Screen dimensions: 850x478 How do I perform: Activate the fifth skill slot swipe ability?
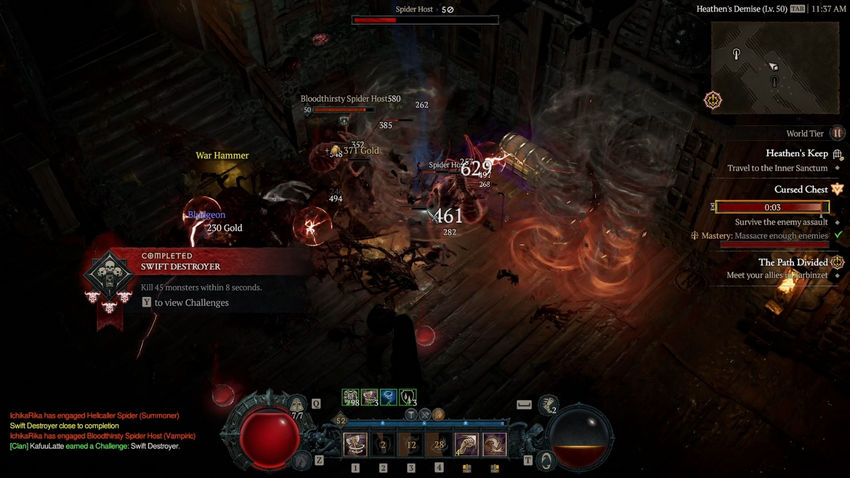point(467,445)
